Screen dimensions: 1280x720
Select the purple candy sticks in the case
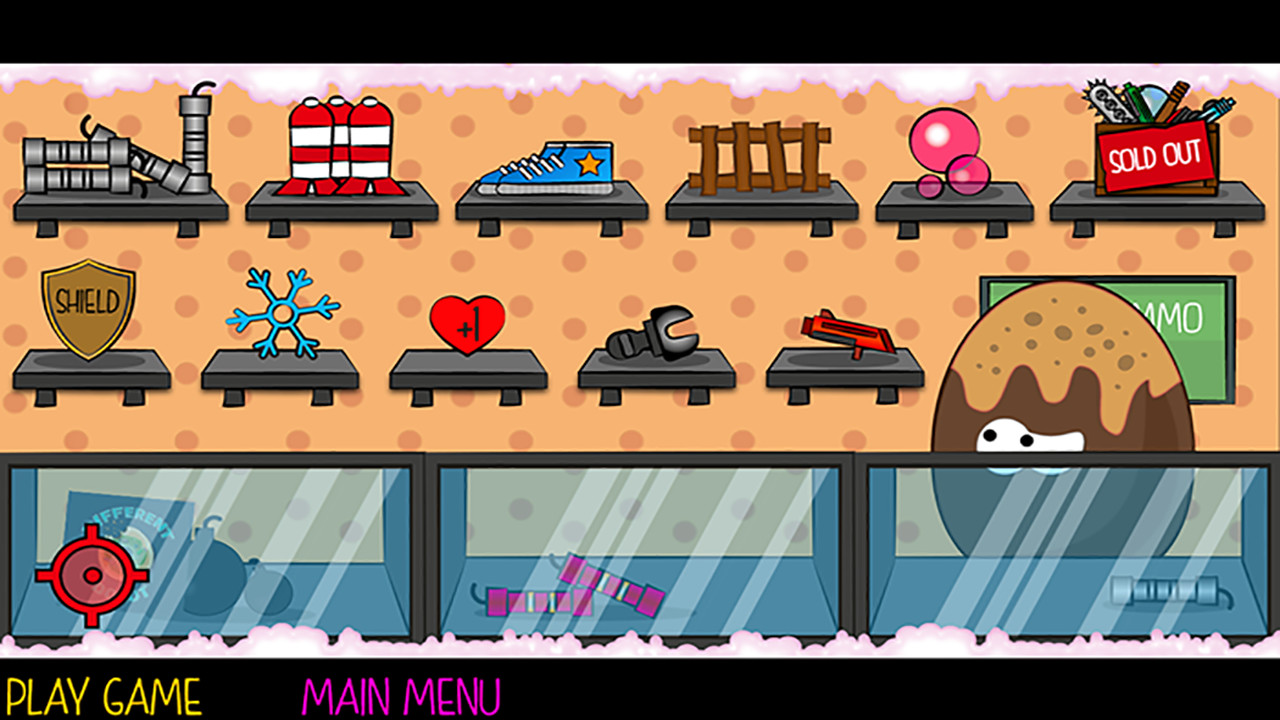(x=575, y=590)
